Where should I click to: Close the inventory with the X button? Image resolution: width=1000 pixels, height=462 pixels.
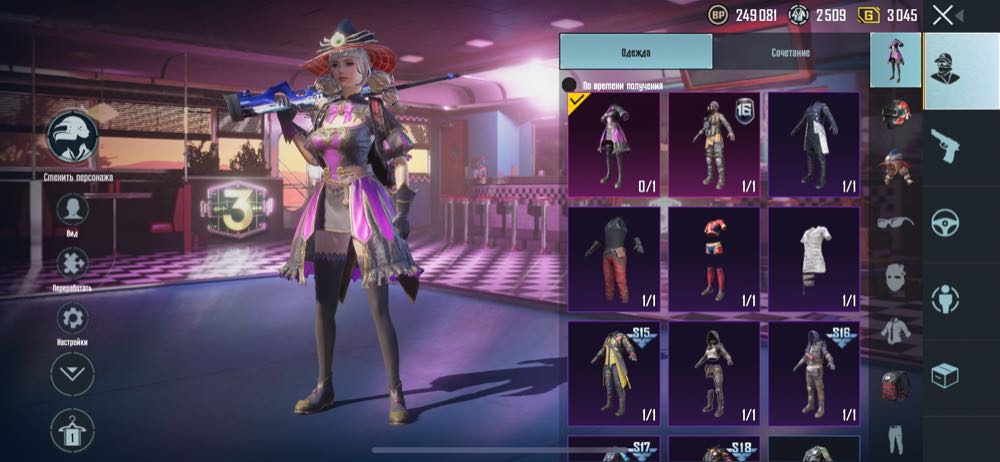942,15
